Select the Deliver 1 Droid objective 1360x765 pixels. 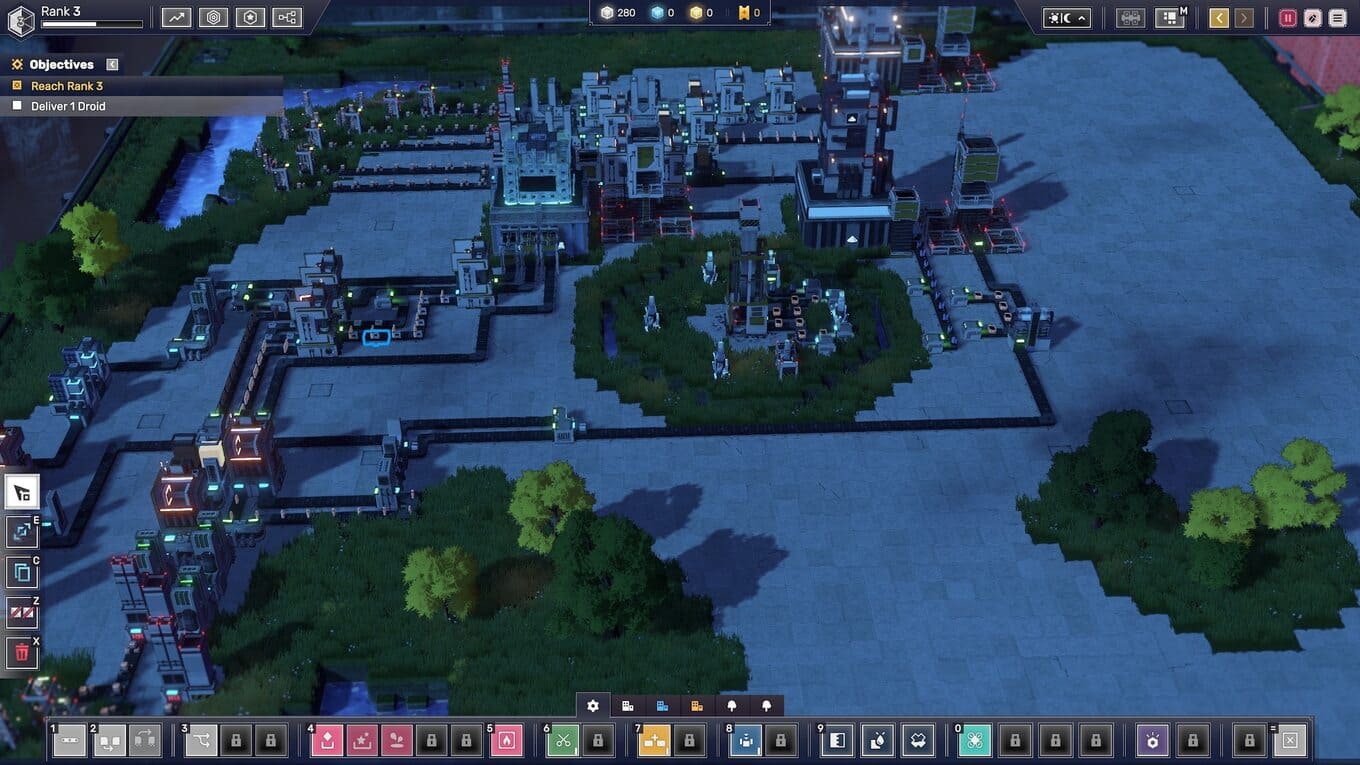(x=68, y=106)
